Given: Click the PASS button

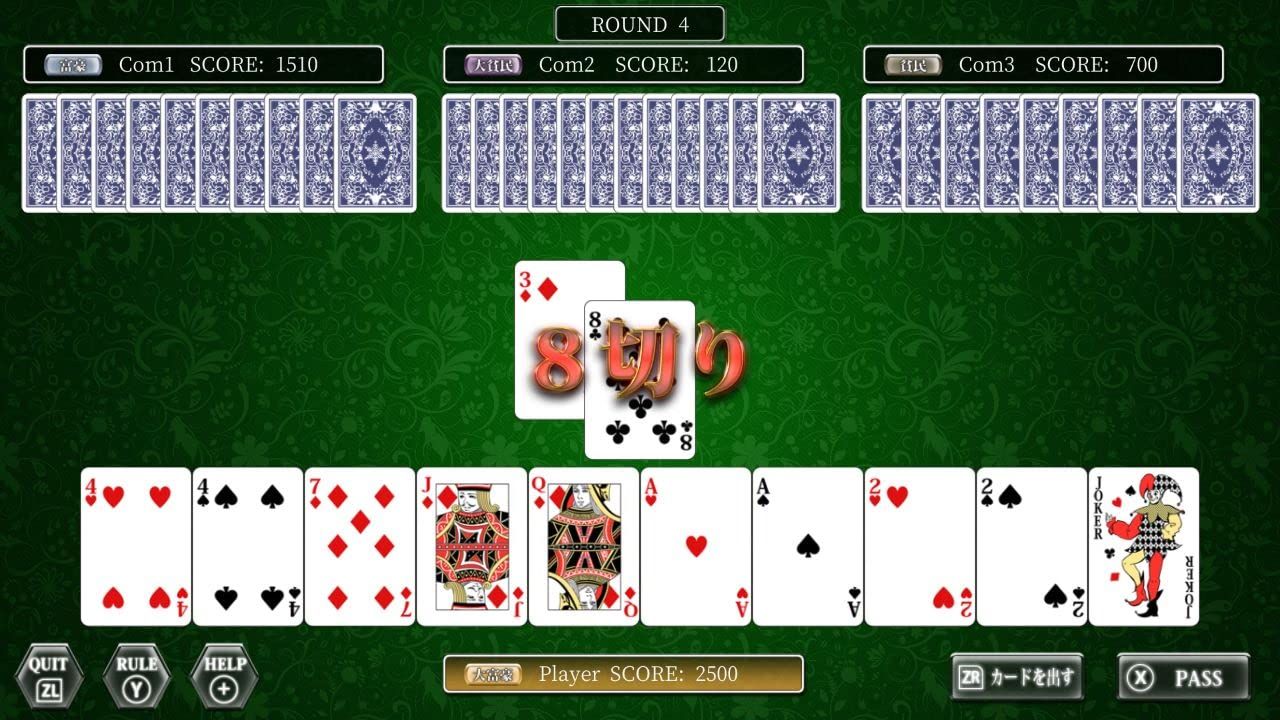Looking at the screenshot, I should pos(1183,678).
